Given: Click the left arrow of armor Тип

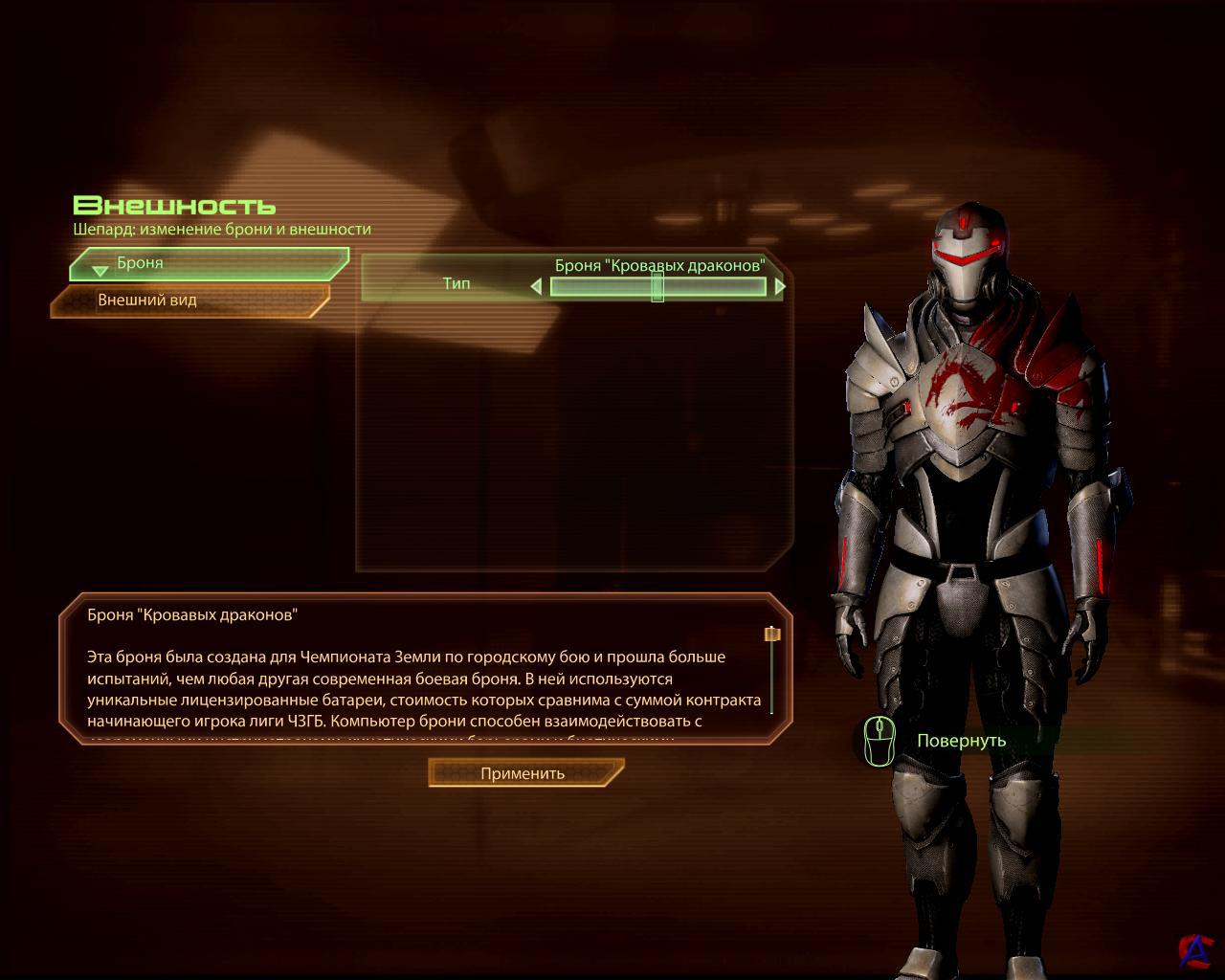Looking at the screenshot, I should [x=536, y=286].
